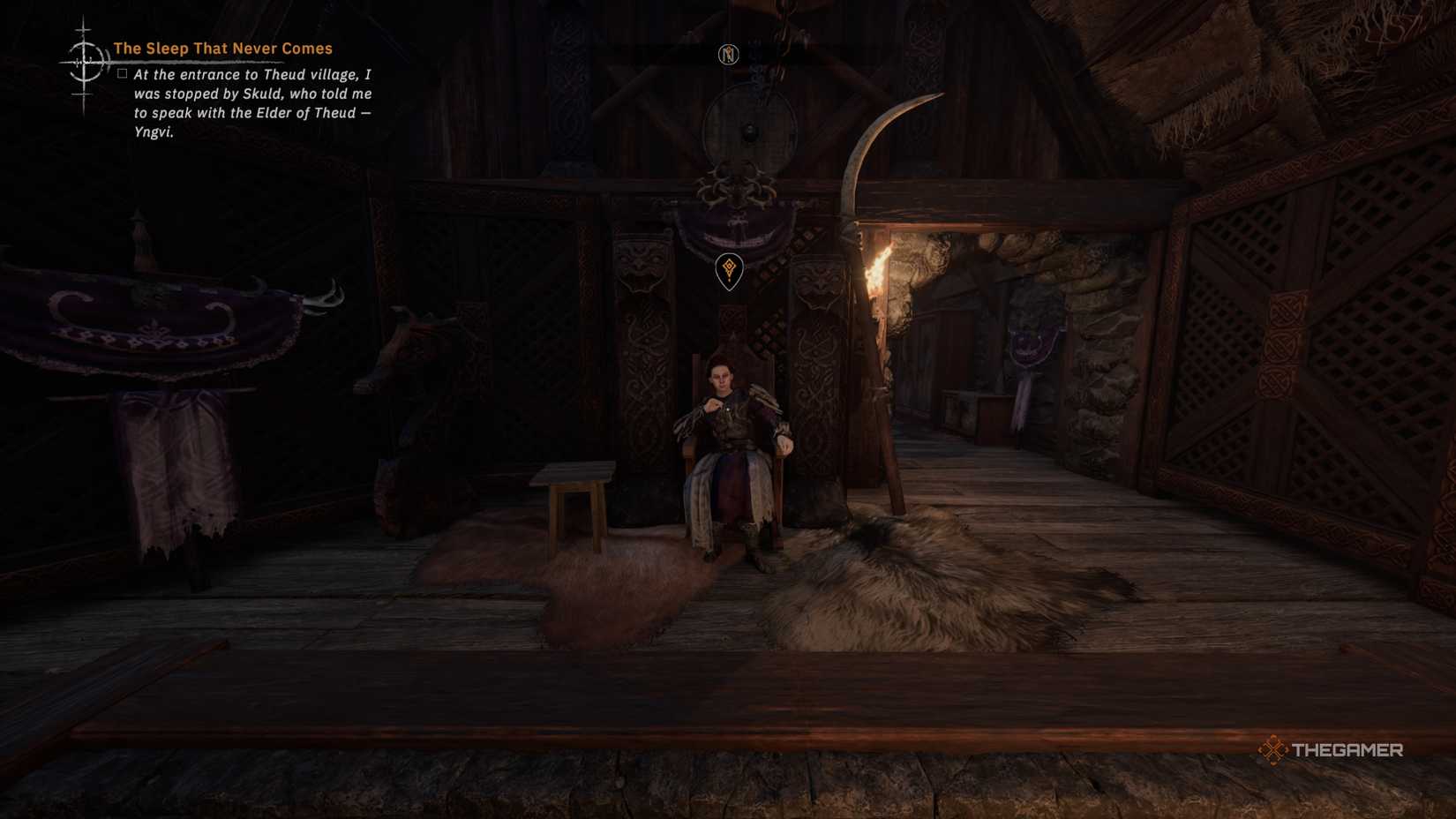Select the hanging round shield above the throne

pos(749,131)
